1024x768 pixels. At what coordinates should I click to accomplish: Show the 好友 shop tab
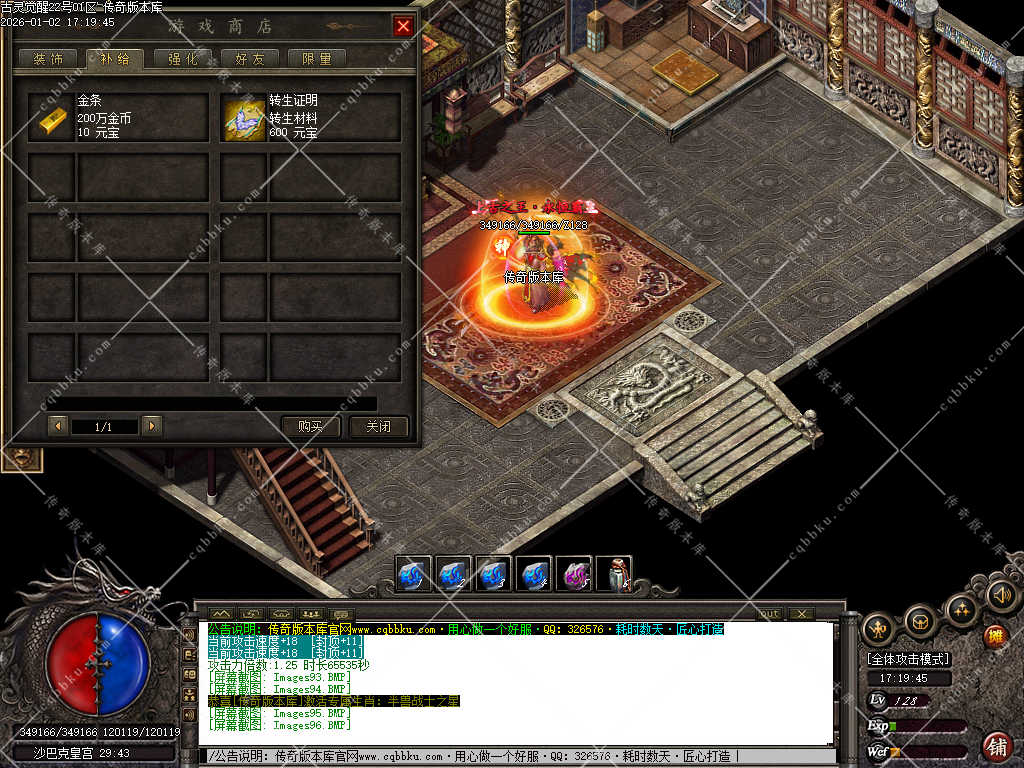point(249,59)
